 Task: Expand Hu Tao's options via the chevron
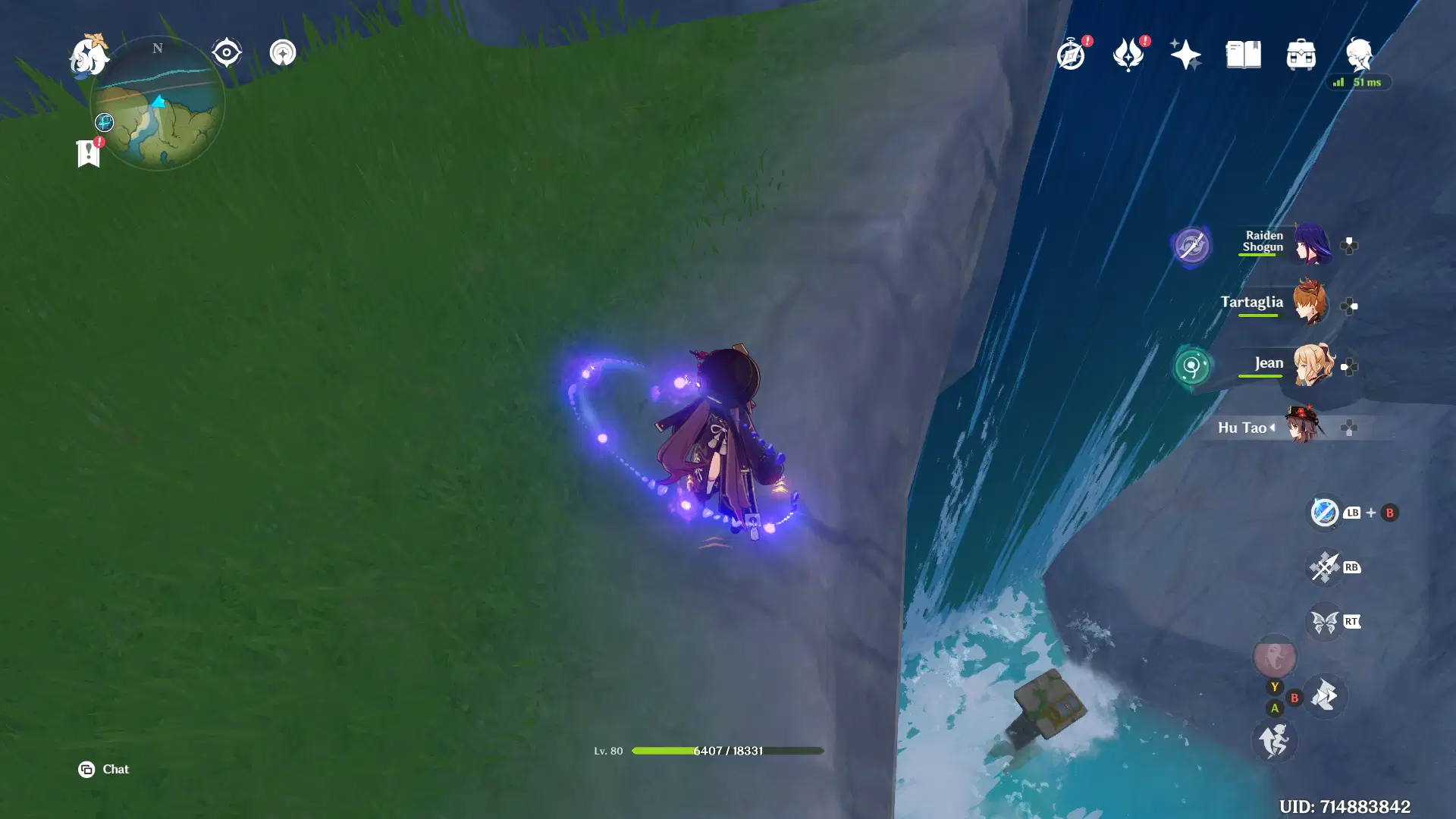click(1272, 428)
